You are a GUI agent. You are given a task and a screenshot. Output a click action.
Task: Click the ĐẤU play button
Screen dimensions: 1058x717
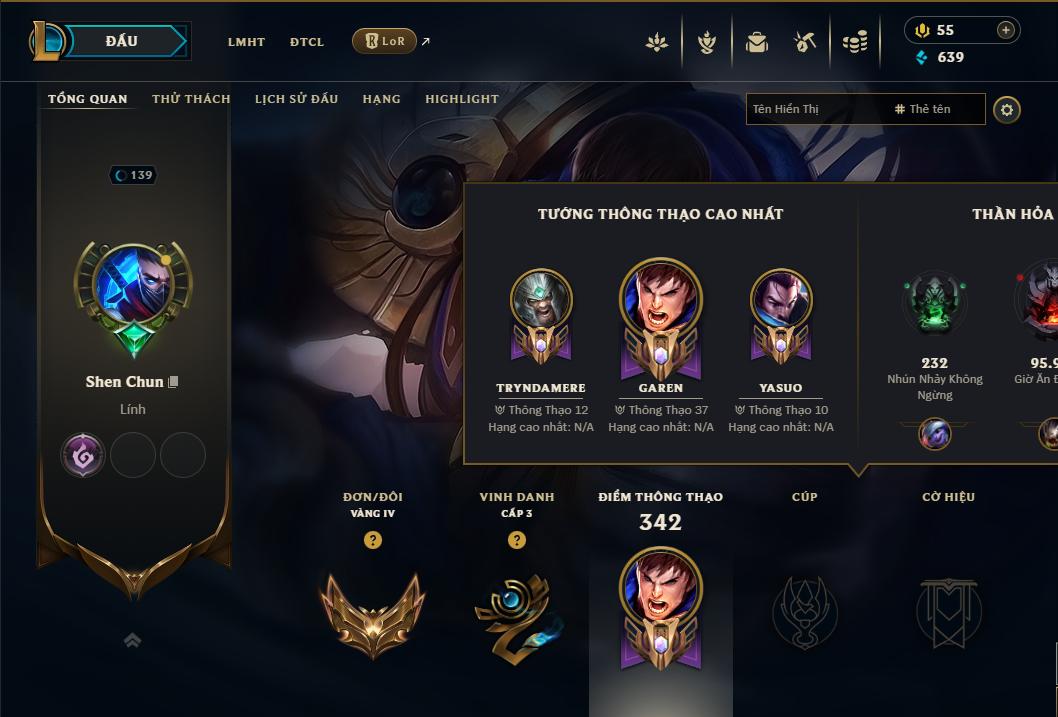coord(121,41)
